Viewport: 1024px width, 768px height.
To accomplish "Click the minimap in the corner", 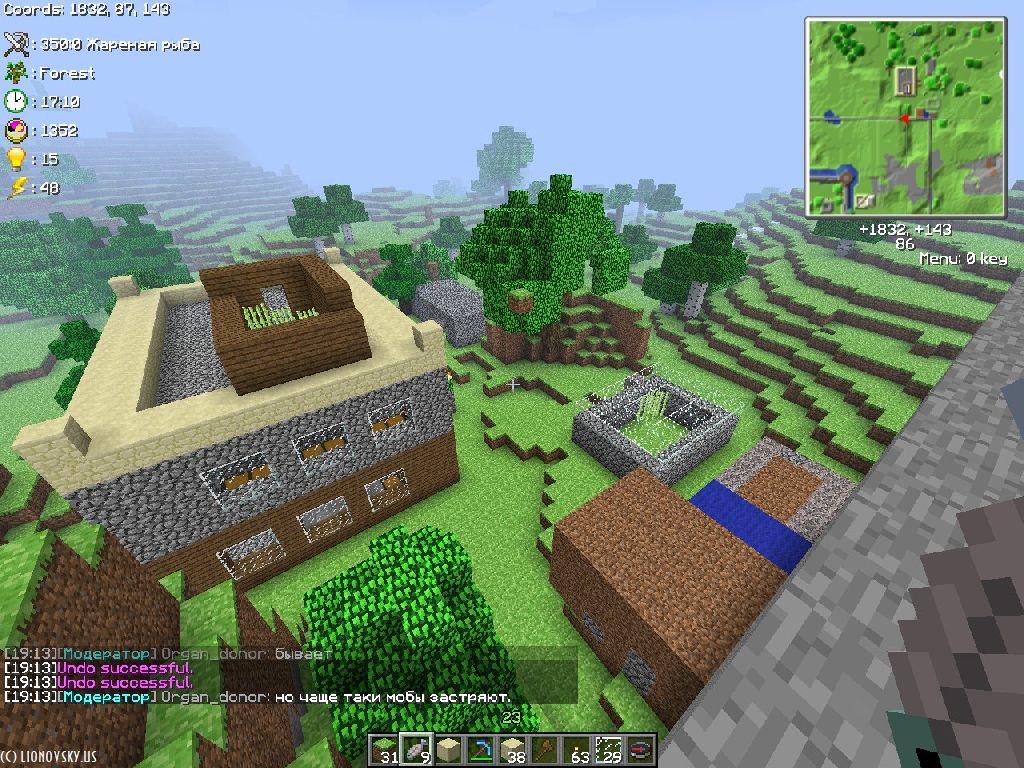I will (906, 117).
